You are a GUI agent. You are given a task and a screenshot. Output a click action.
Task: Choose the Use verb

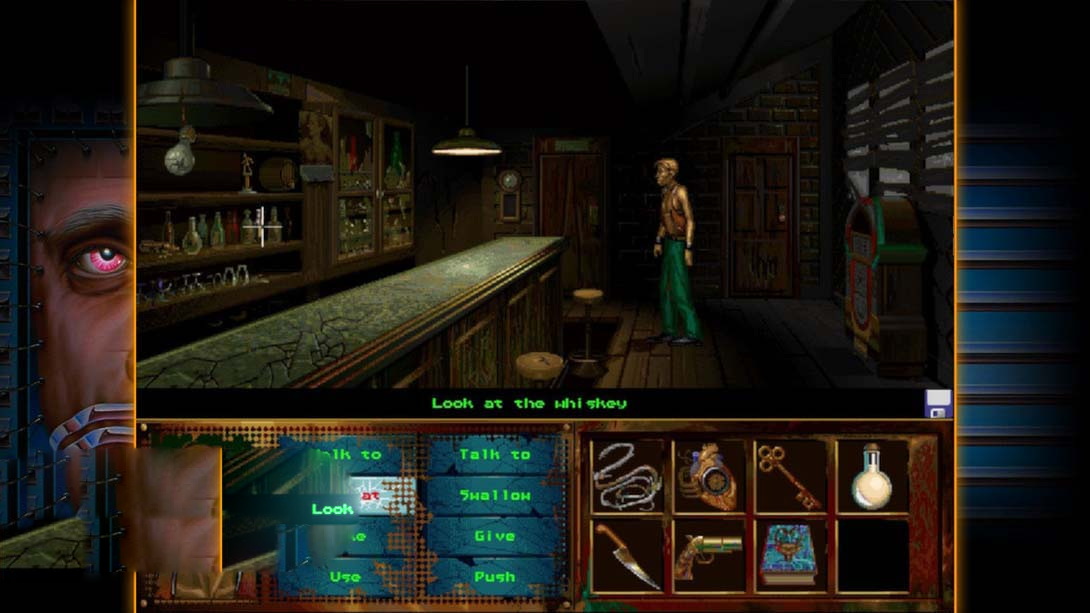pyautogui.click(x=345, y=577)
